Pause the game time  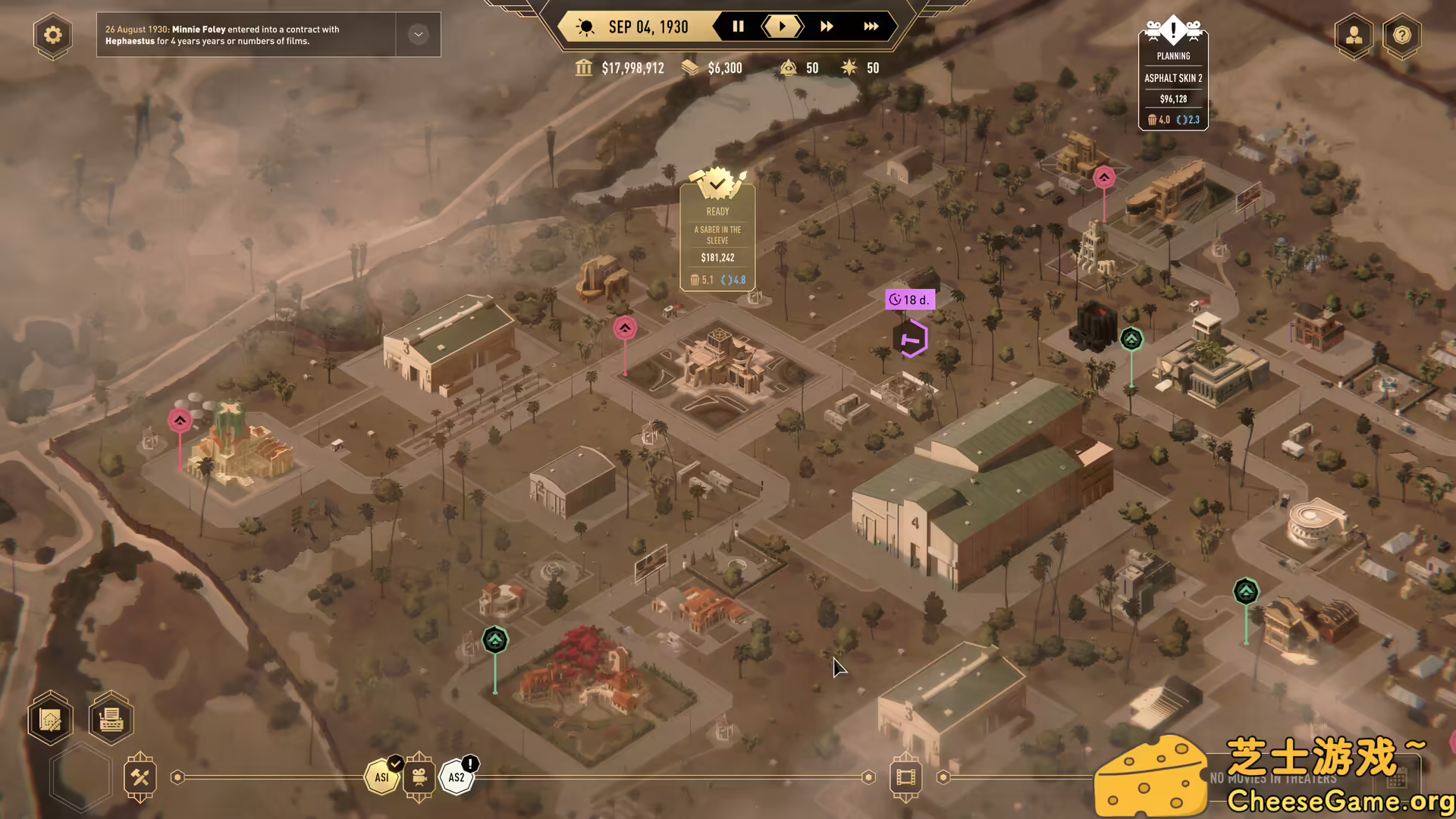click(738, 27)
